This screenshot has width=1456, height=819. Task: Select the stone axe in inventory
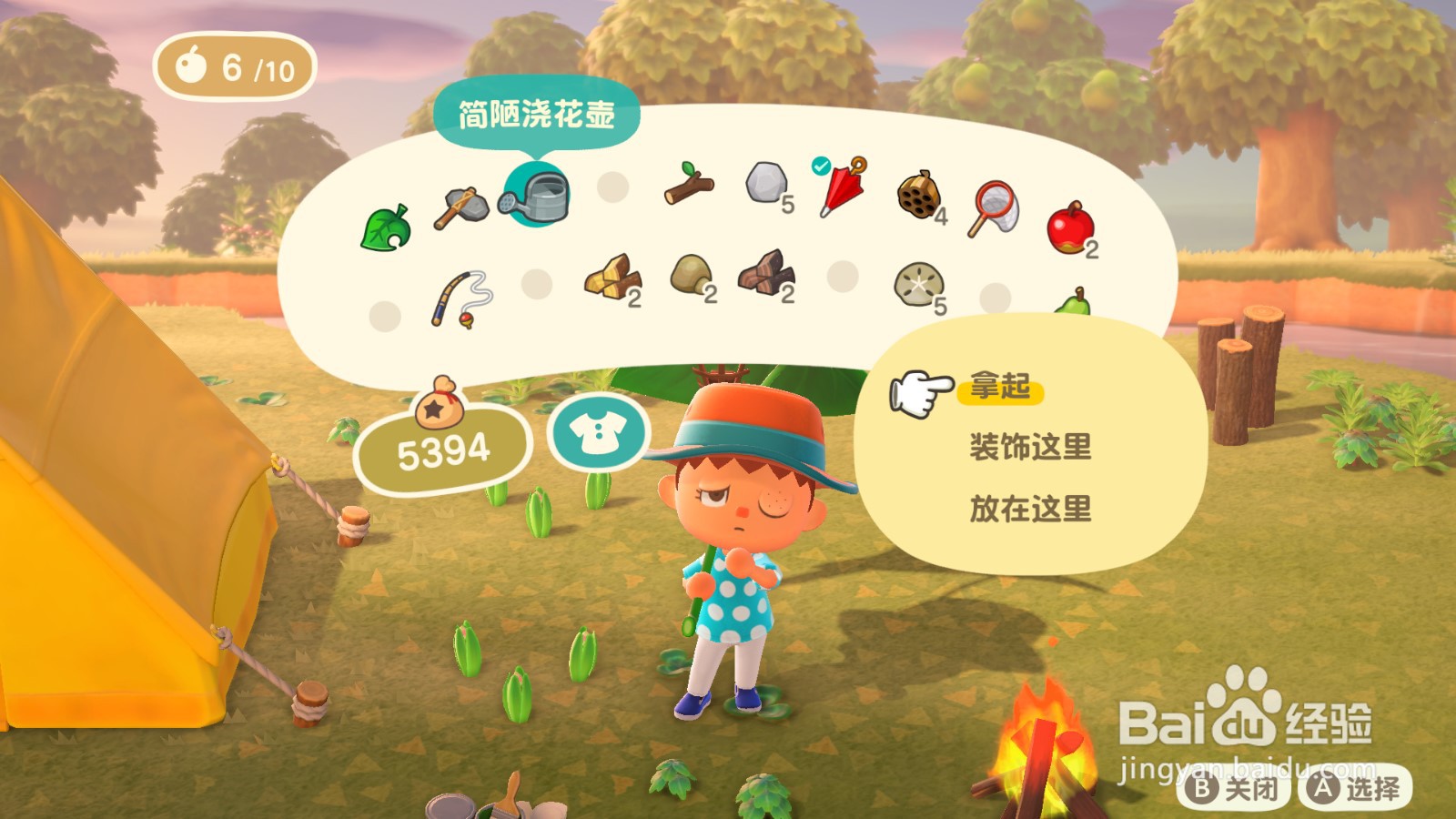point(460,205)
